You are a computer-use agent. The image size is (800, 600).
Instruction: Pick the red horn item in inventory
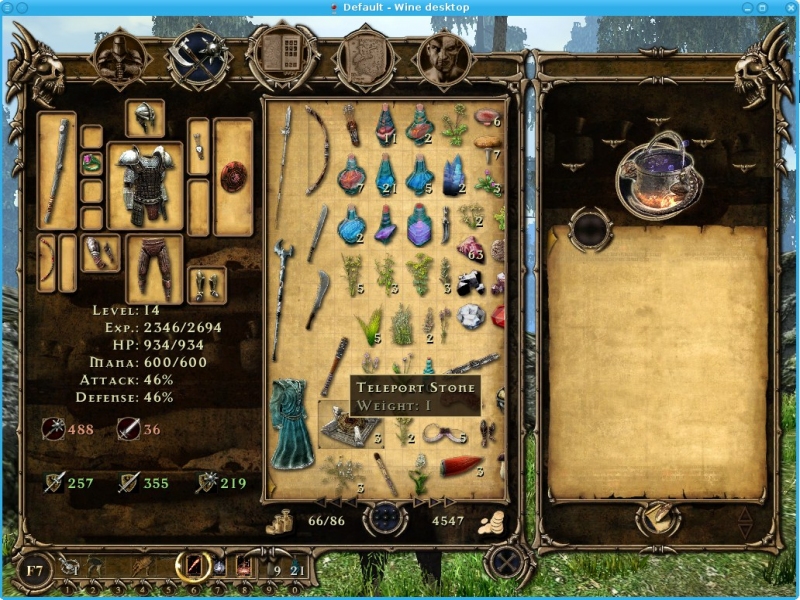[463, 467]
